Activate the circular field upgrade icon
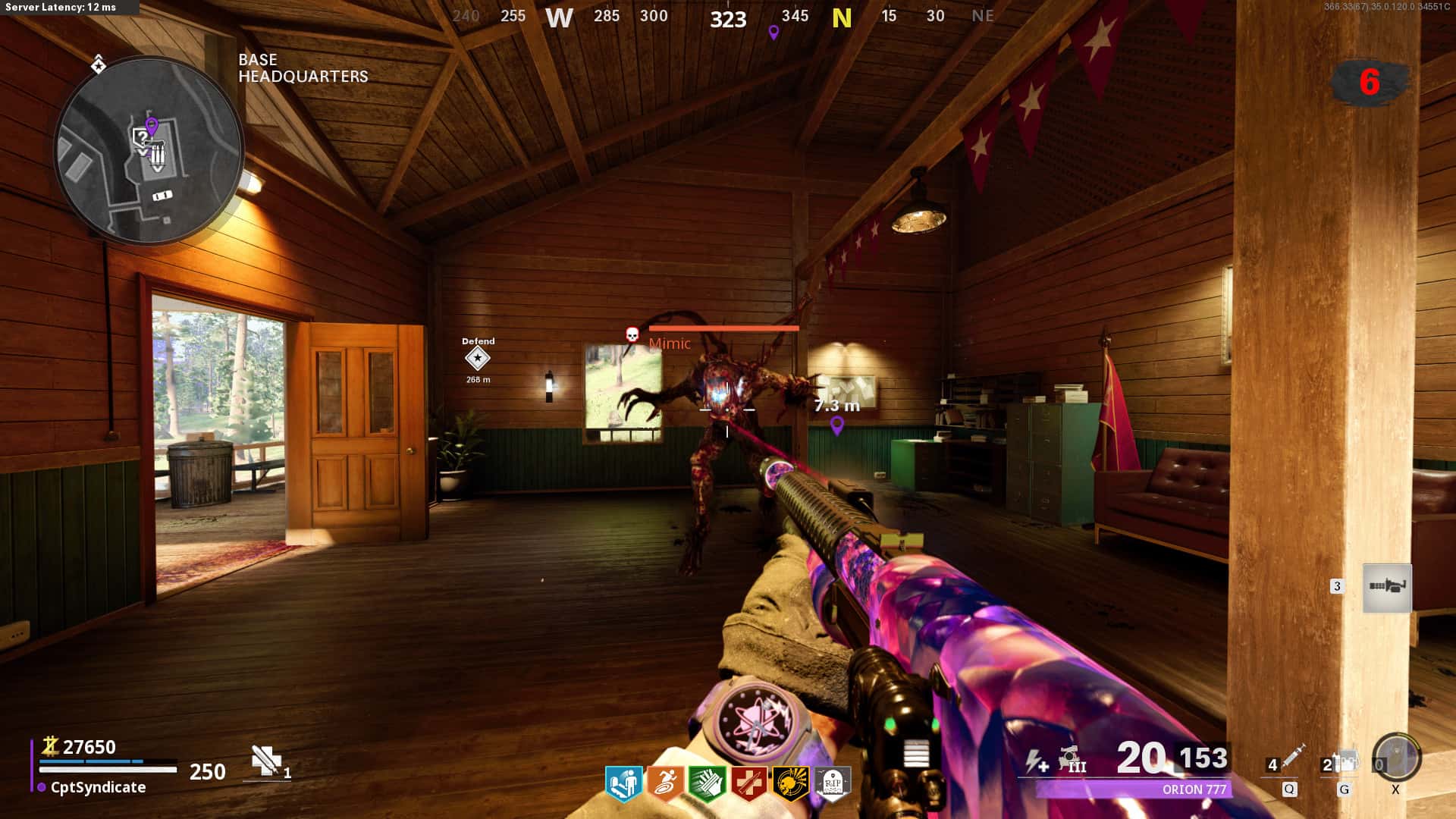This screenshot has height=819, width=1456. pos(1396,757)
